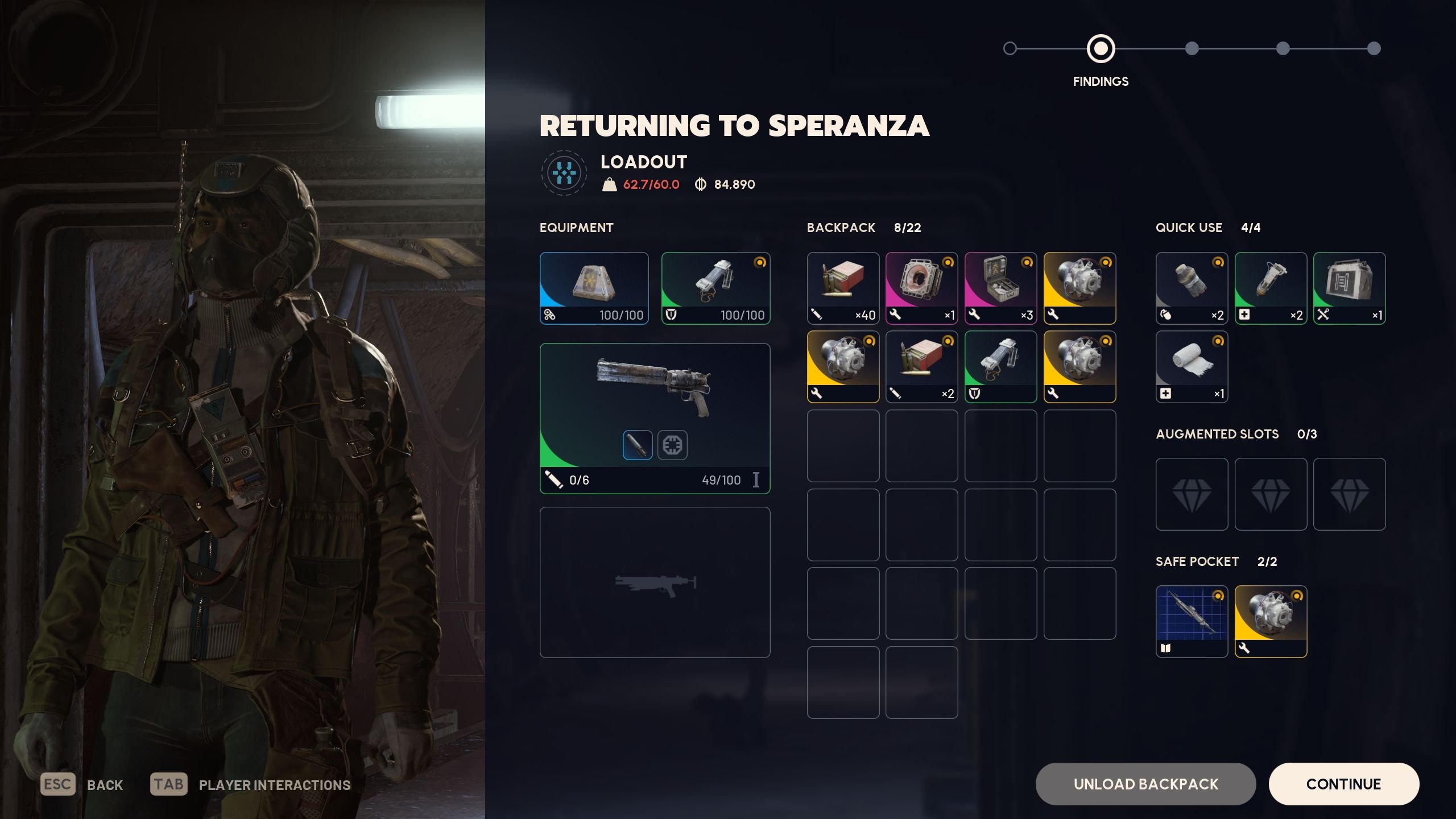
Task: Choose the equipped shield showing 100/100
Action: [x=715, y=288]
